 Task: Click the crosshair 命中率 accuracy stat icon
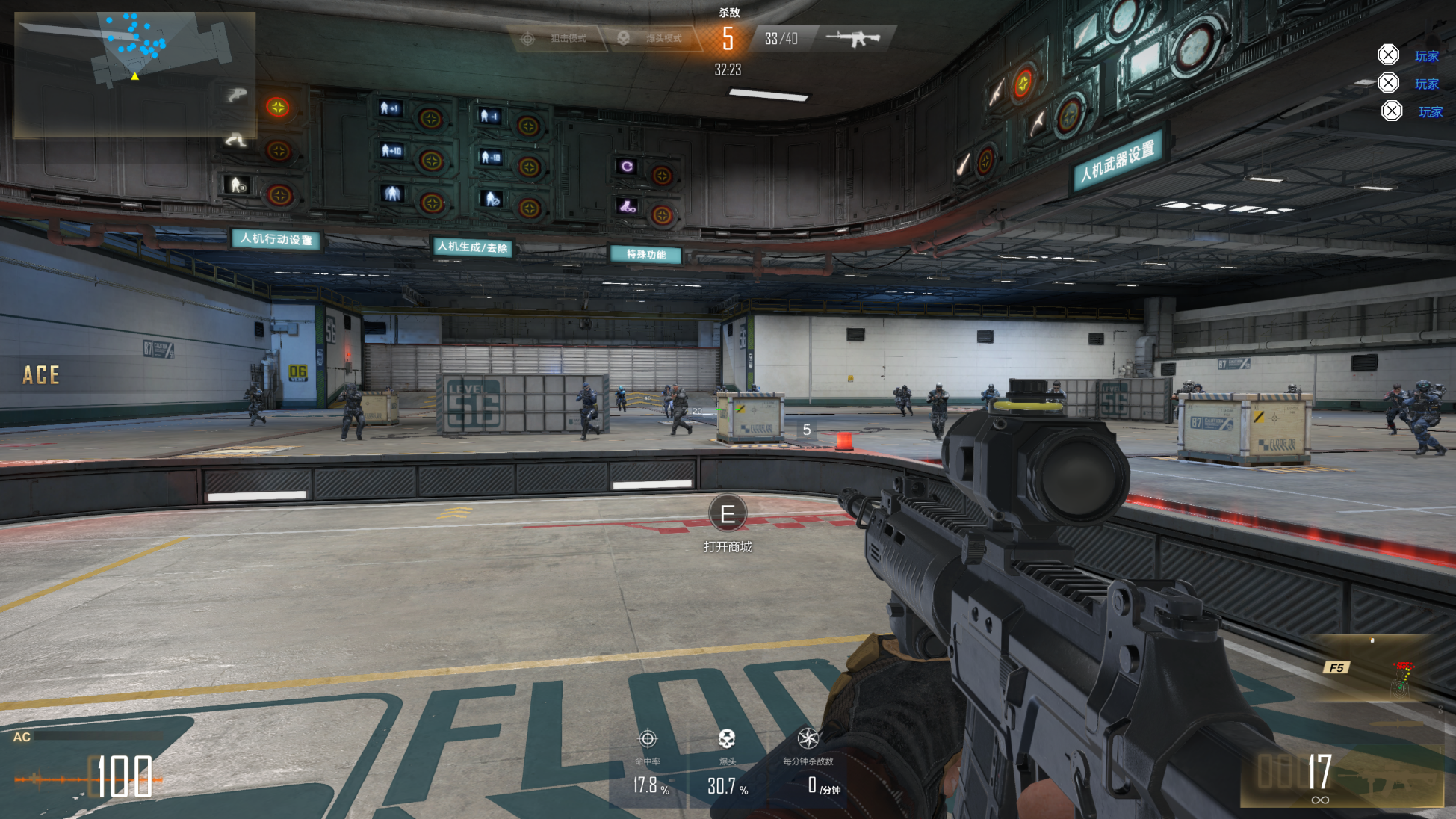tap(648, 739)
